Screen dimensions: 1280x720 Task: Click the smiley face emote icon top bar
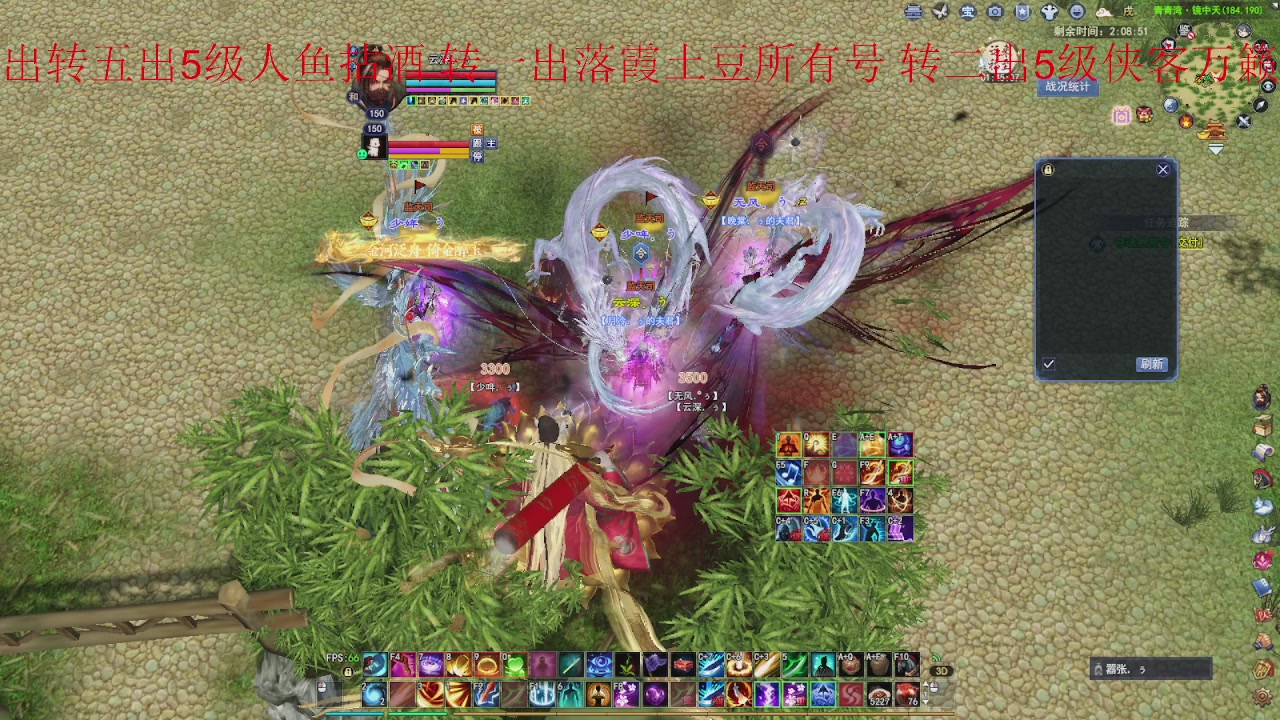click(1076, 11)
